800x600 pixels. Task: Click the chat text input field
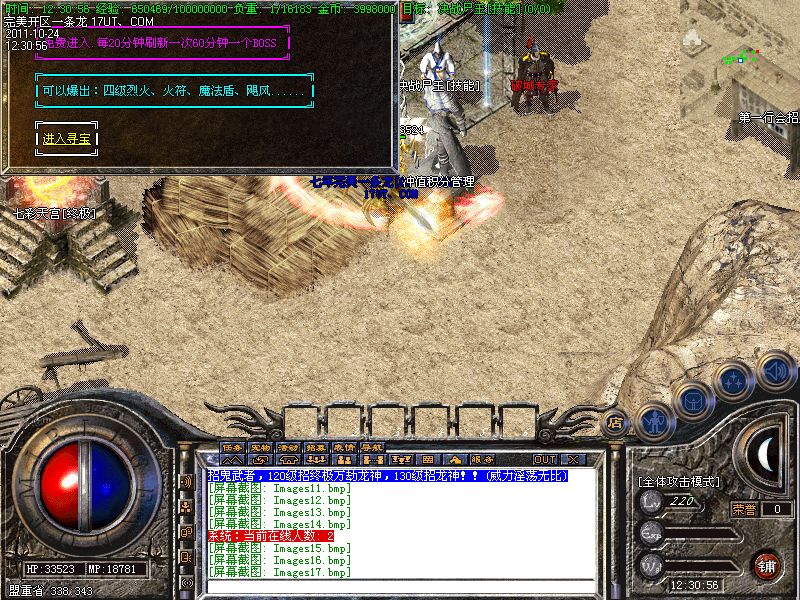400,587
